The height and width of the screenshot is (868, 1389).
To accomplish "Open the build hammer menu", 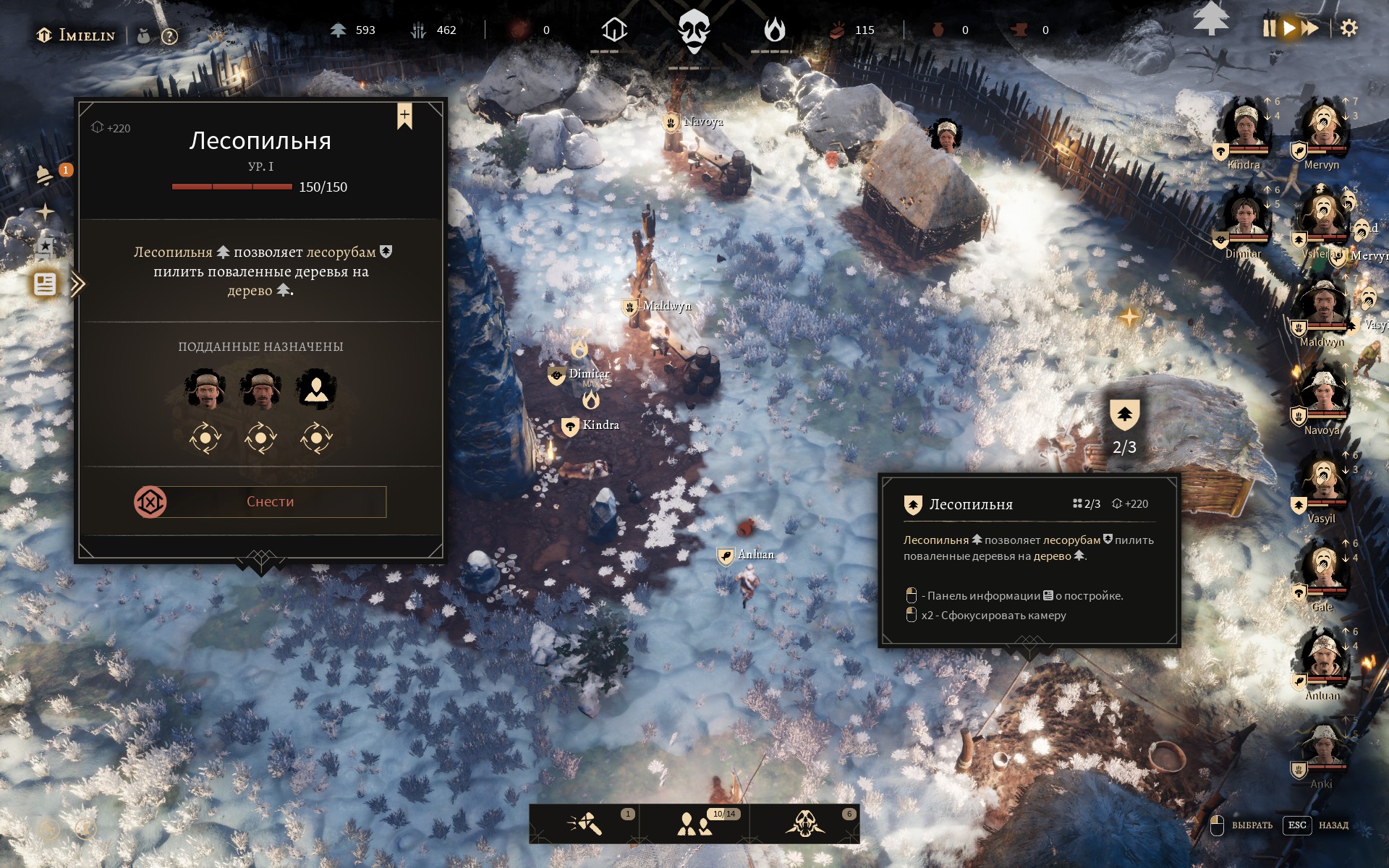I will click(x=585, y=824).
